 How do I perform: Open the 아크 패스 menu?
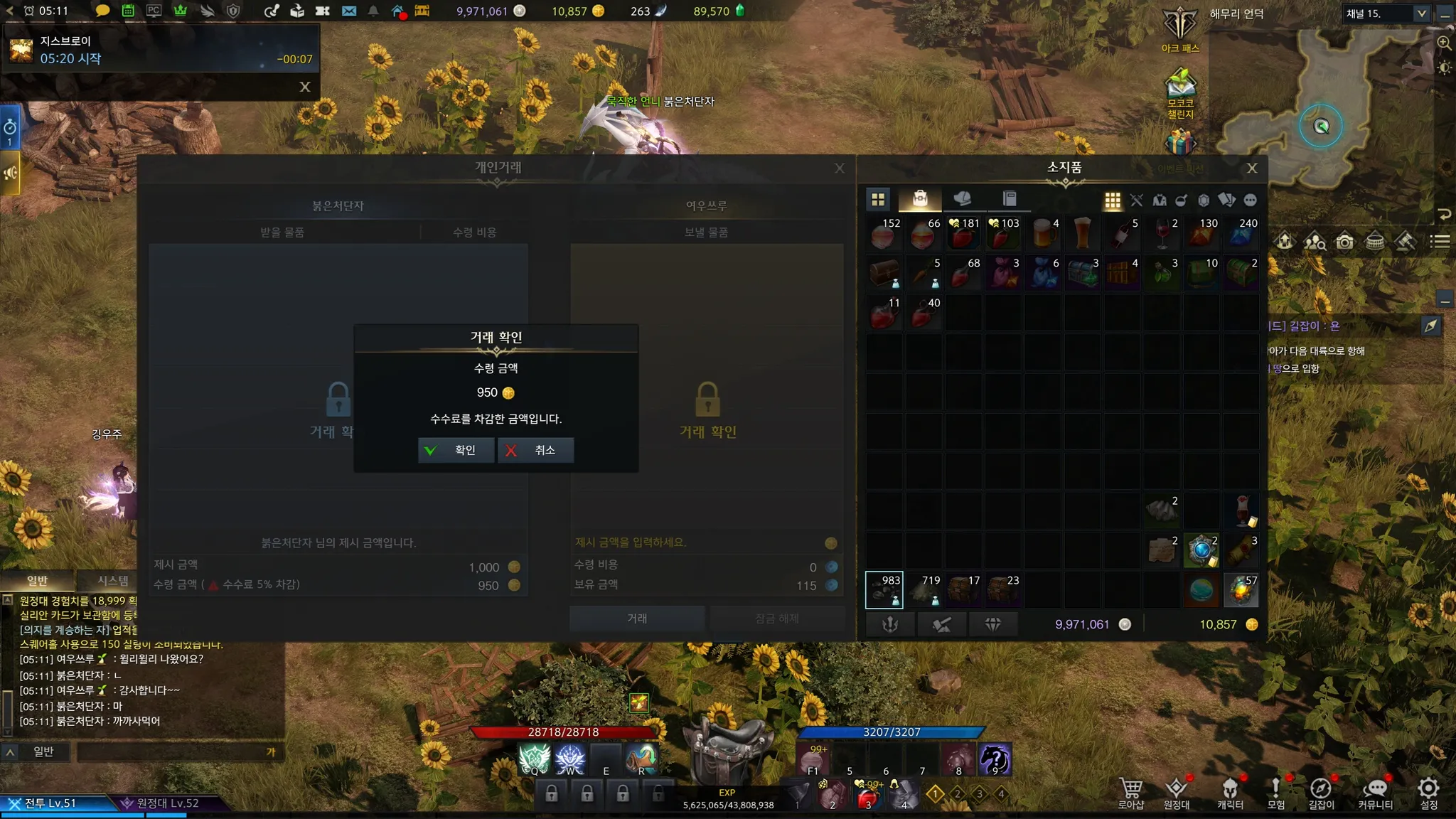point(1180,28)
